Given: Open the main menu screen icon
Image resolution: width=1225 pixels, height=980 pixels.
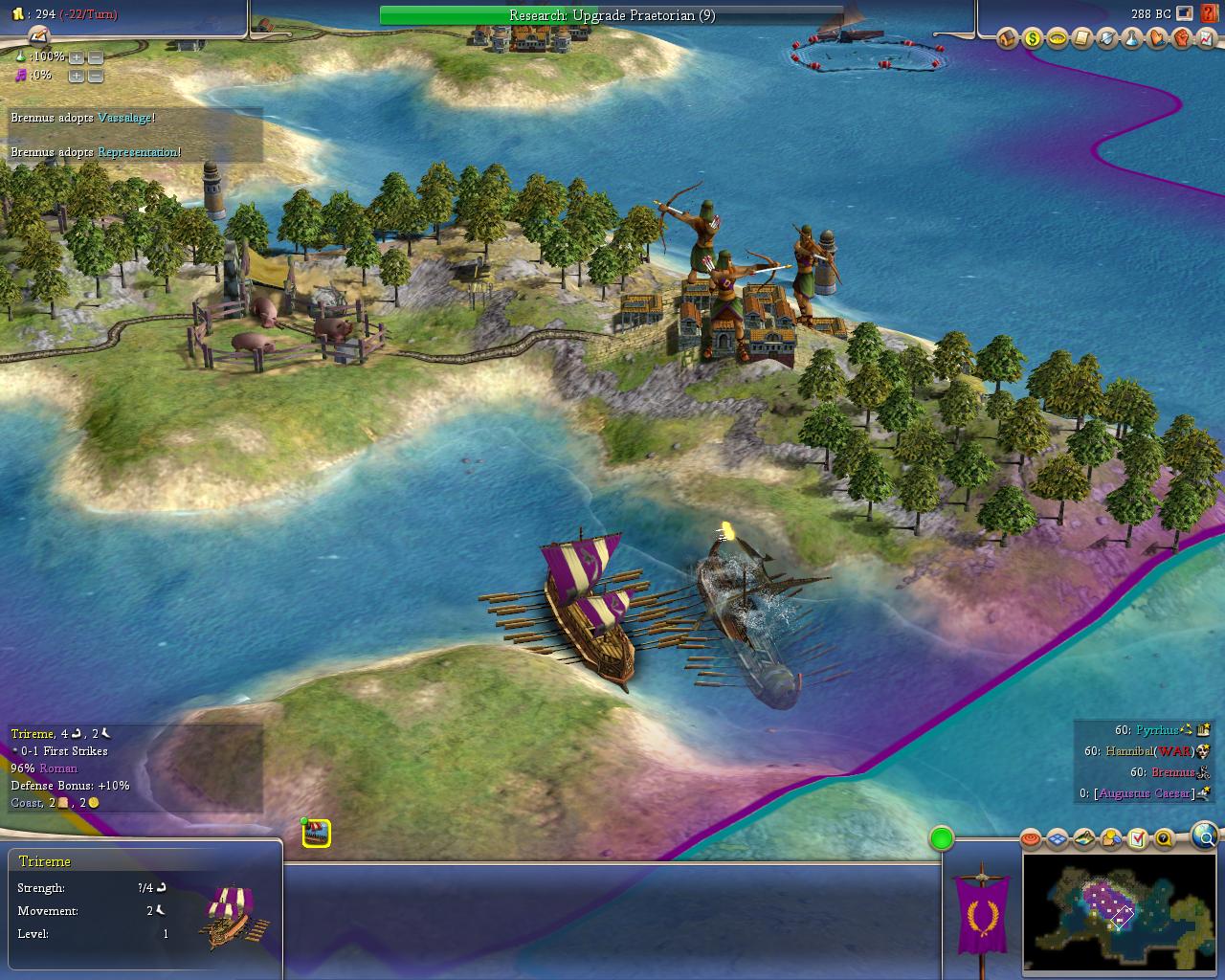Looking at the screenshot, I should tap(1187, 13).
